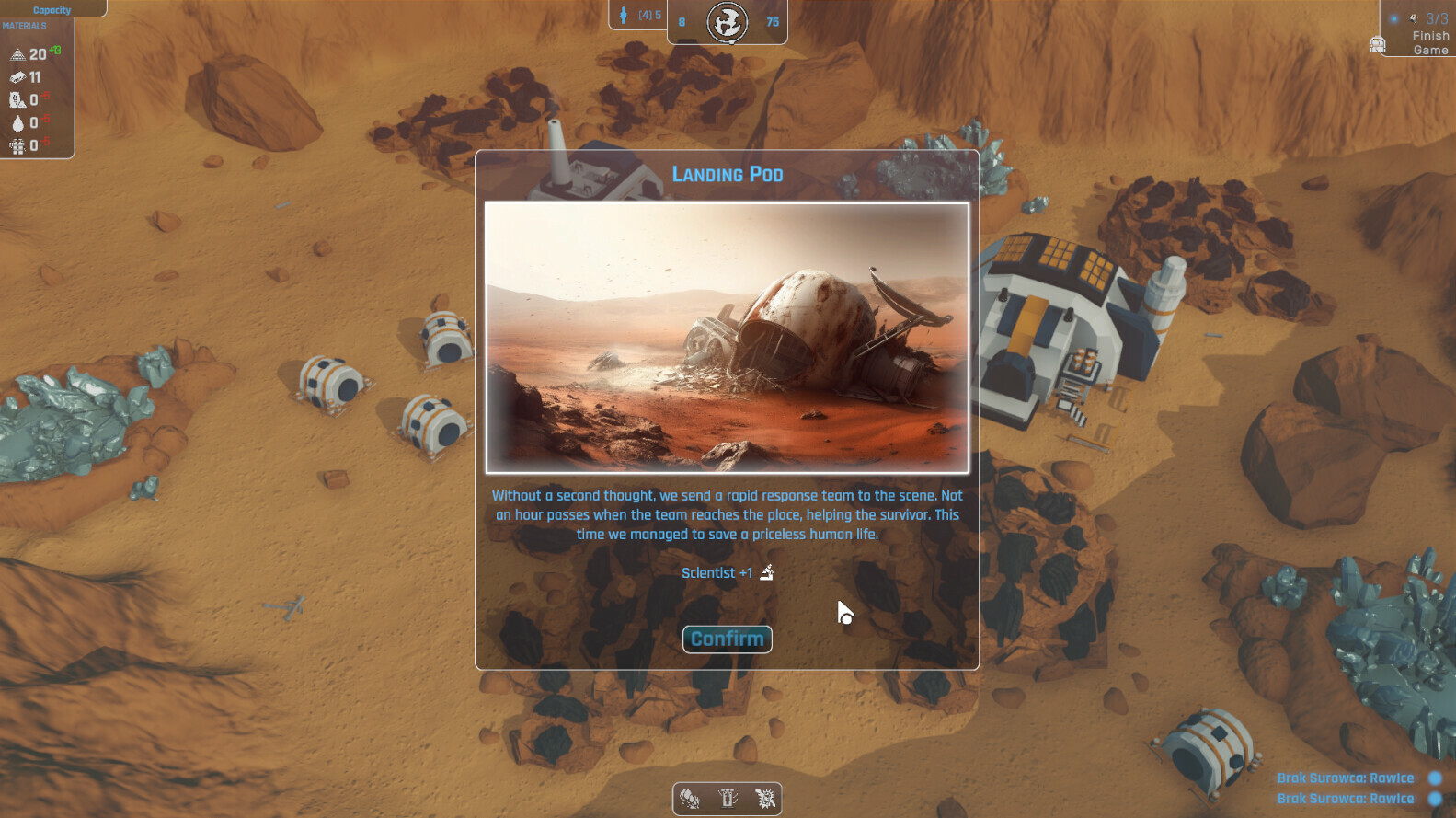Select the concrete material icon in Materials panel
Image resolution: width=1456 pixels, height=818 pixels.
click(17, 53)
